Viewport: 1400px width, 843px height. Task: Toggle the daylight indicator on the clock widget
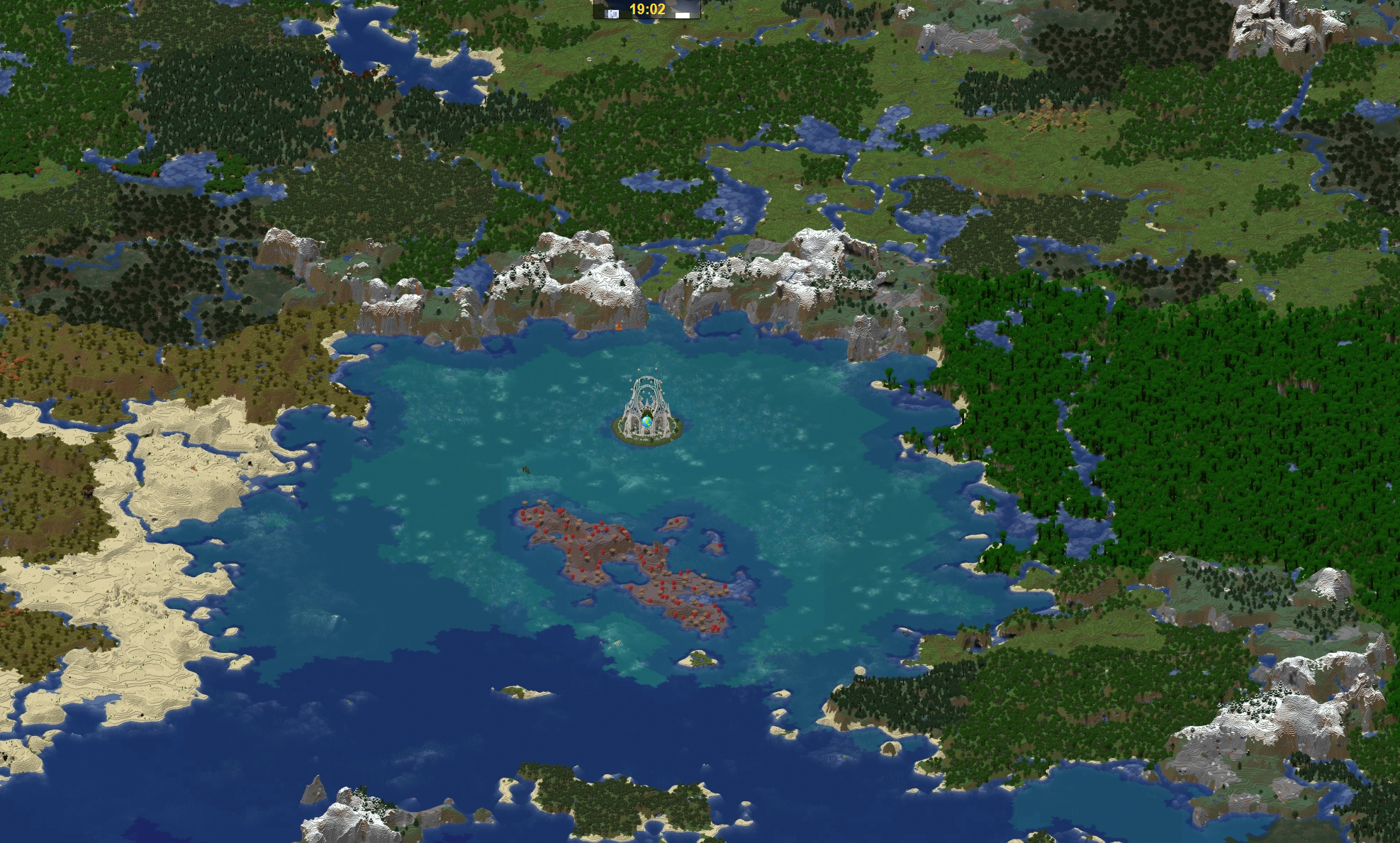(x=612, y=13)
